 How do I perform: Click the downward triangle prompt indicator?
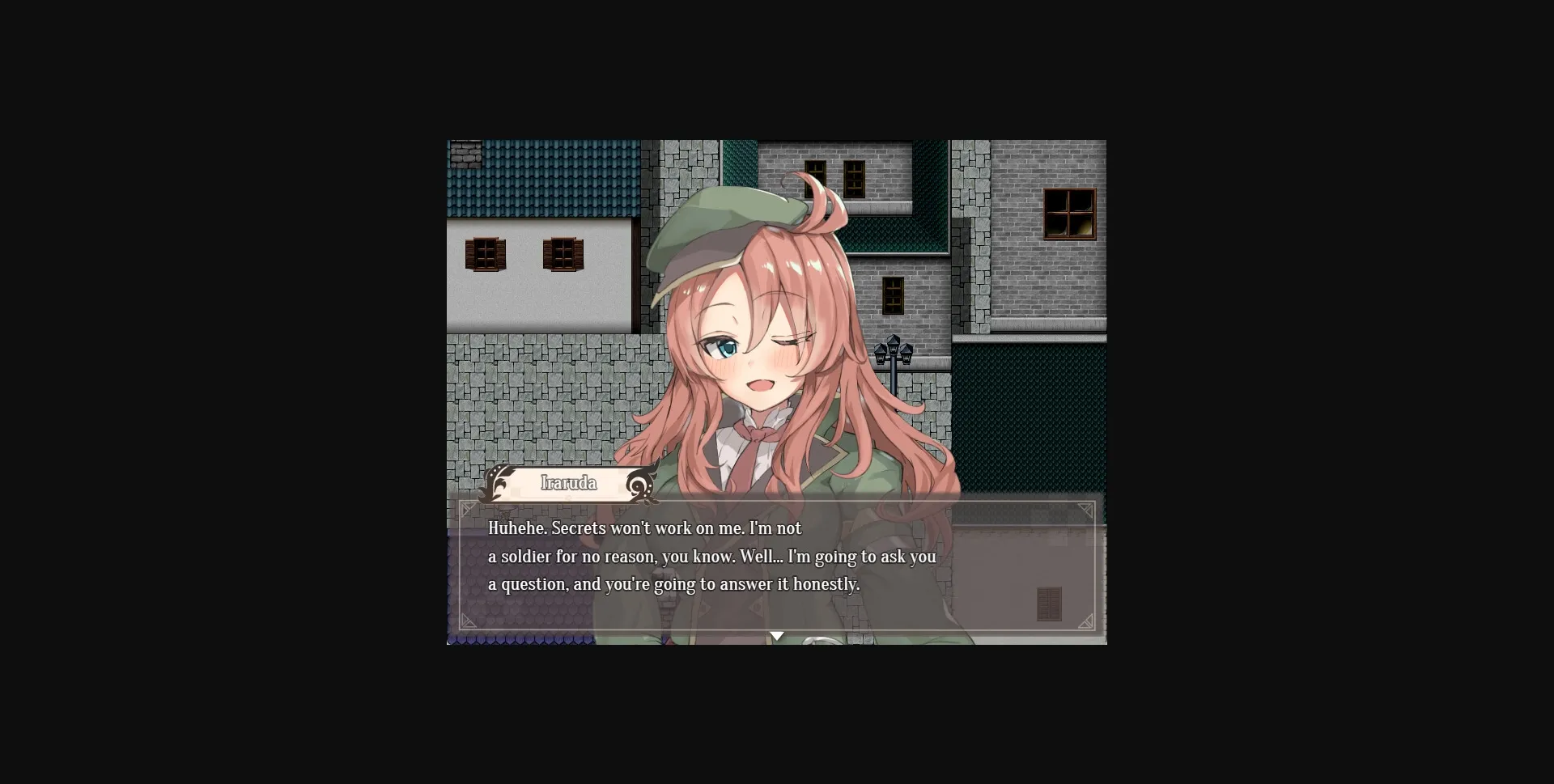click(776, 635)
